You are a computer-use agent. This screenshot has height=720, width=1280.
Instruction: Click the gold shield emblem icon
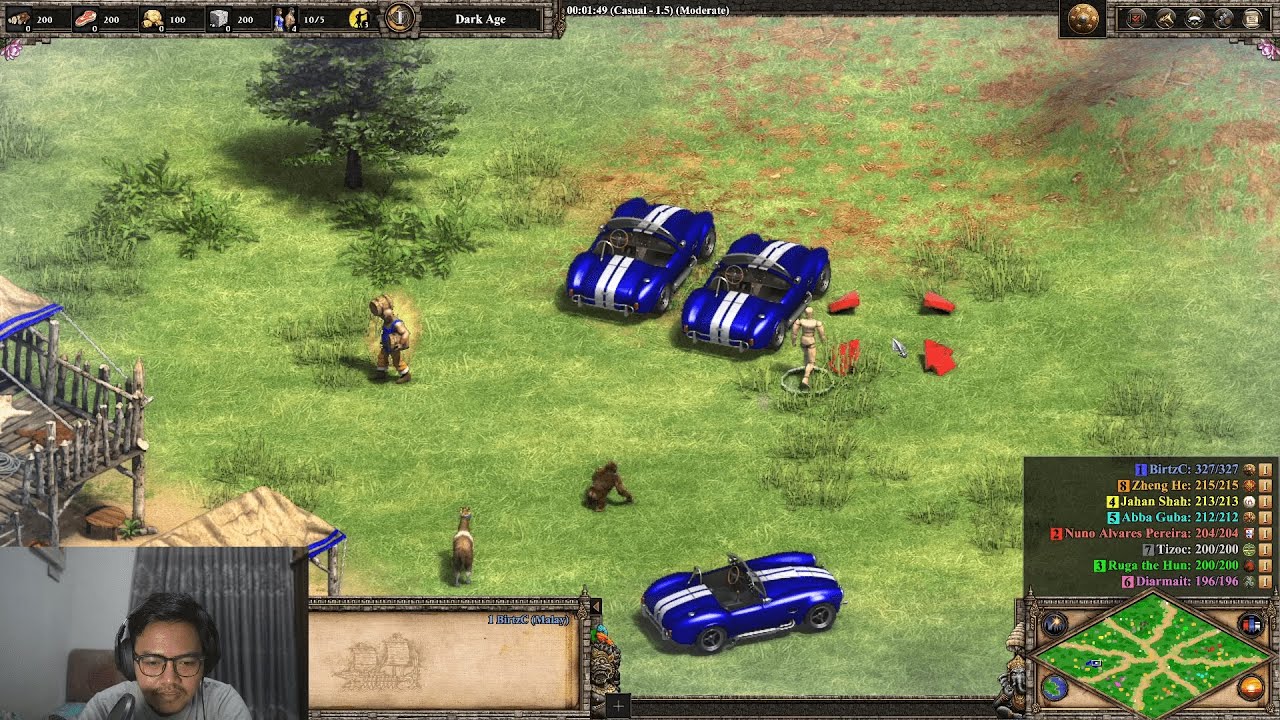(1083, 19)
